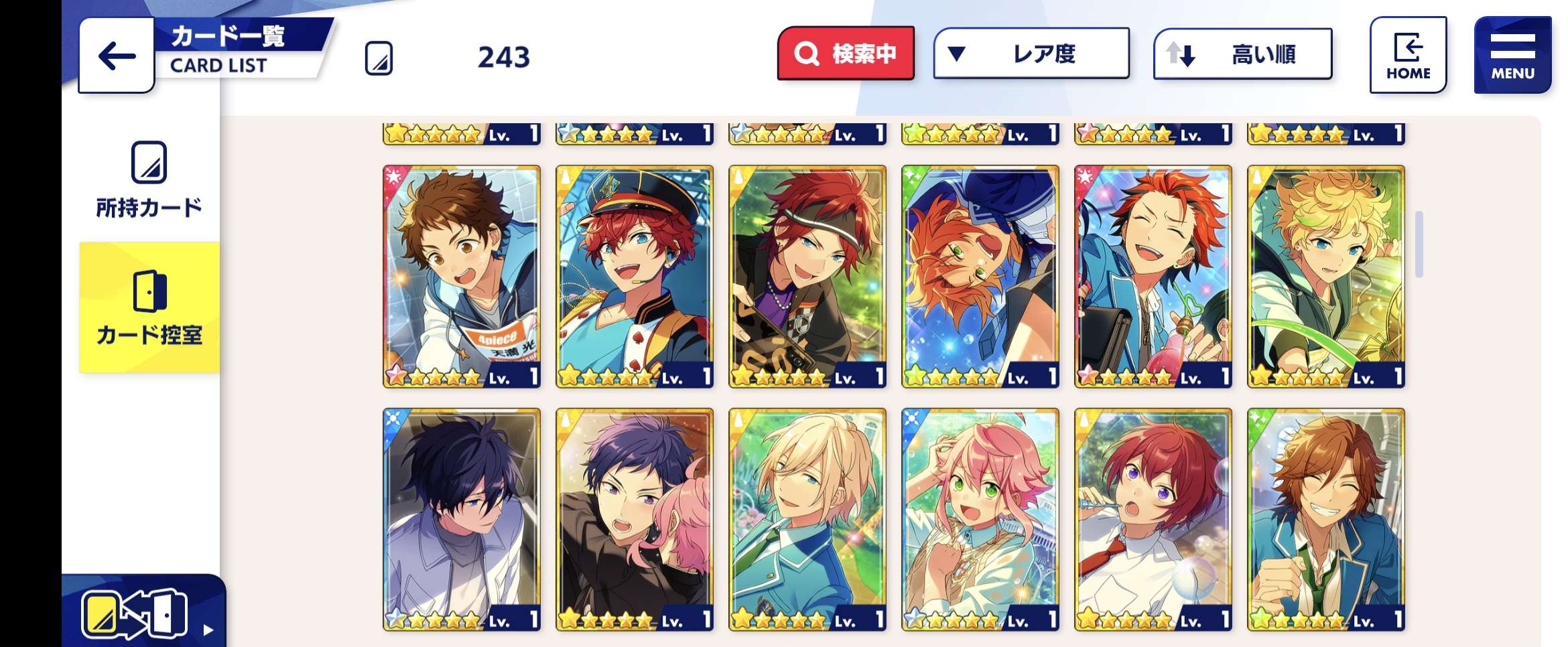Go back with the arrow button

point(117,56)
